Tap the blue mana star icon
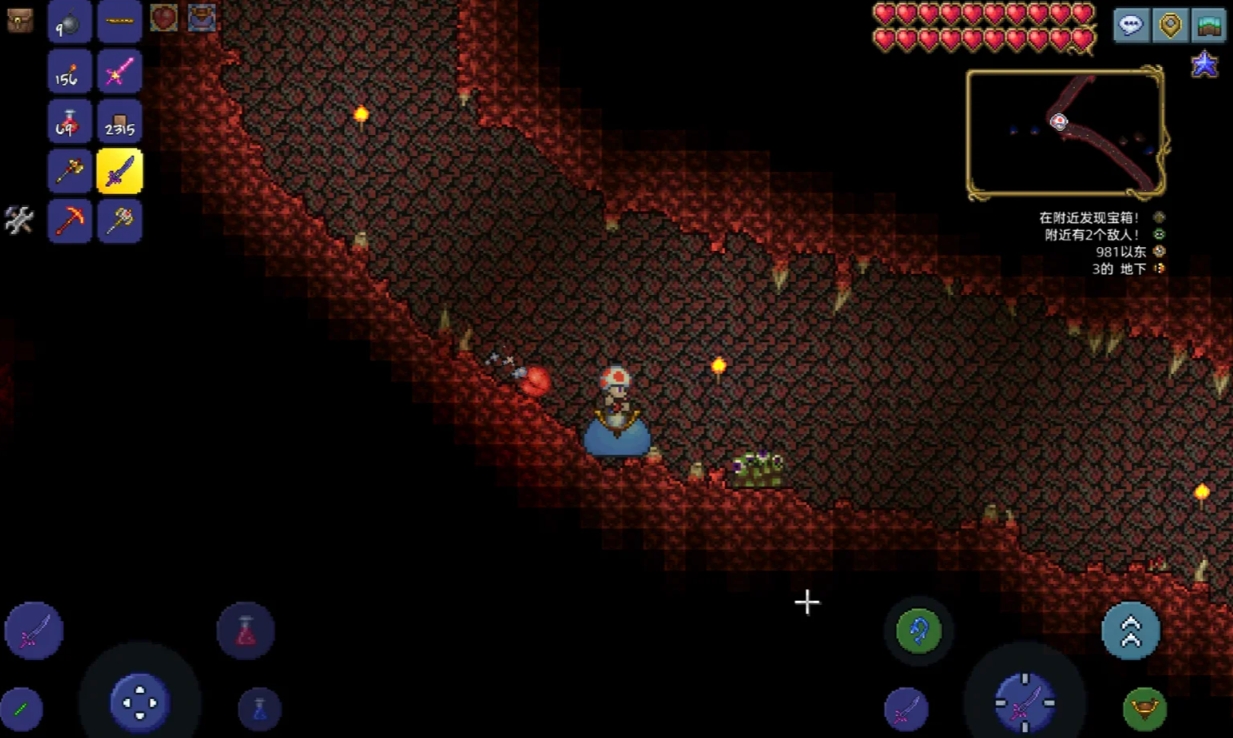The width and height of the screenshot is (1233, 738). pos(1204,65)
